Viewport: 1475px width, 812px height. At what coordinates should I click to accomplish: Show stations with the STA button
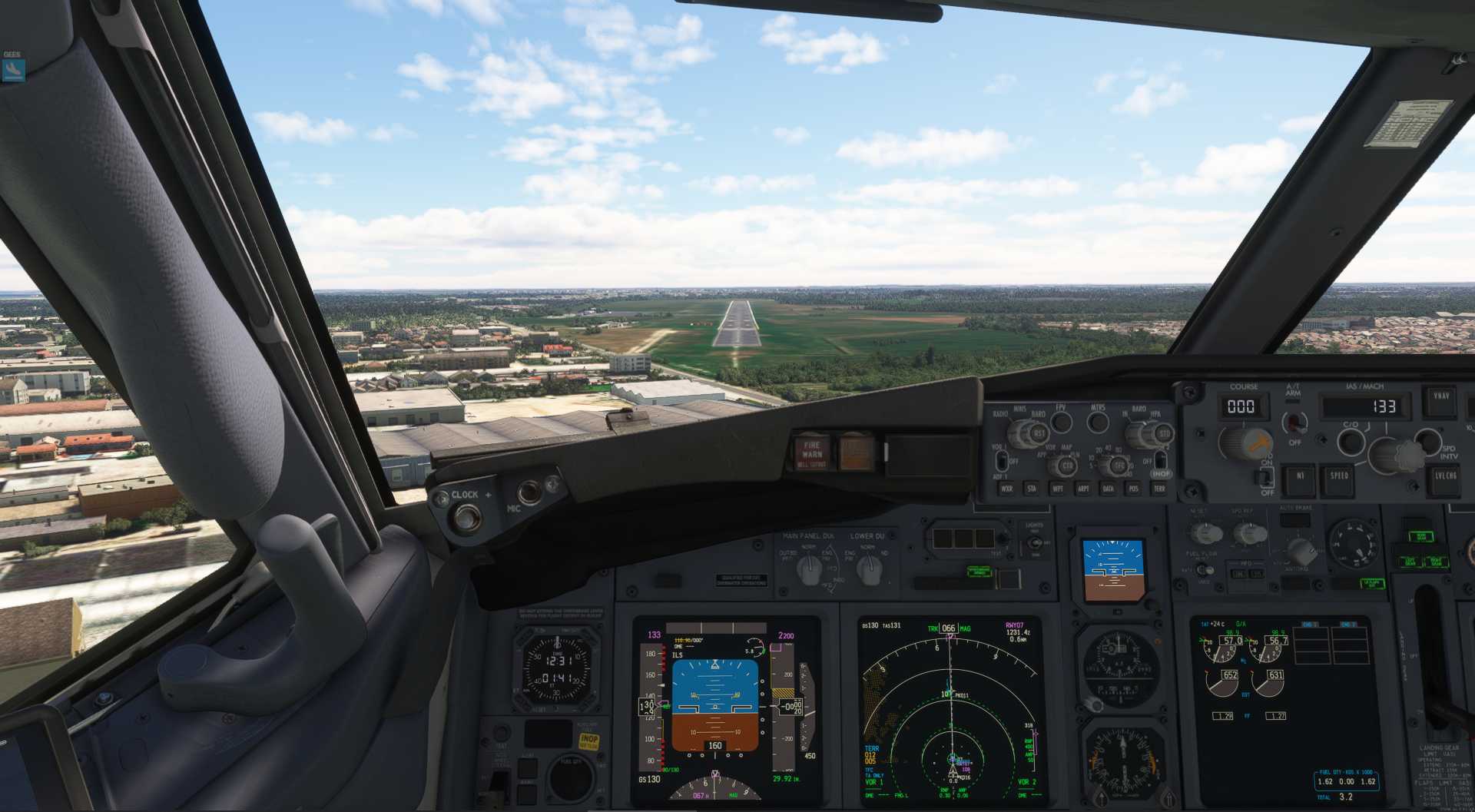[1032, 489]
